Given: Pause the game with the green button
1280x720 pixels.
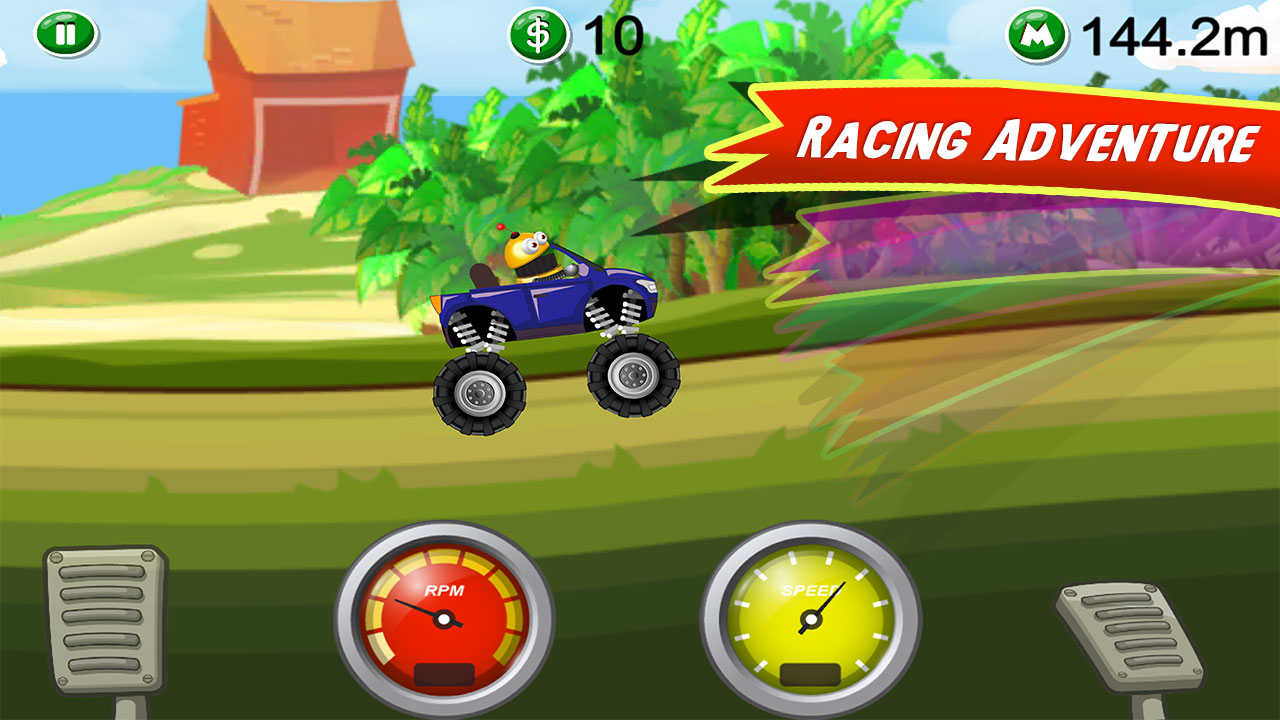Looking at the screenshot, I should [66, 35].
